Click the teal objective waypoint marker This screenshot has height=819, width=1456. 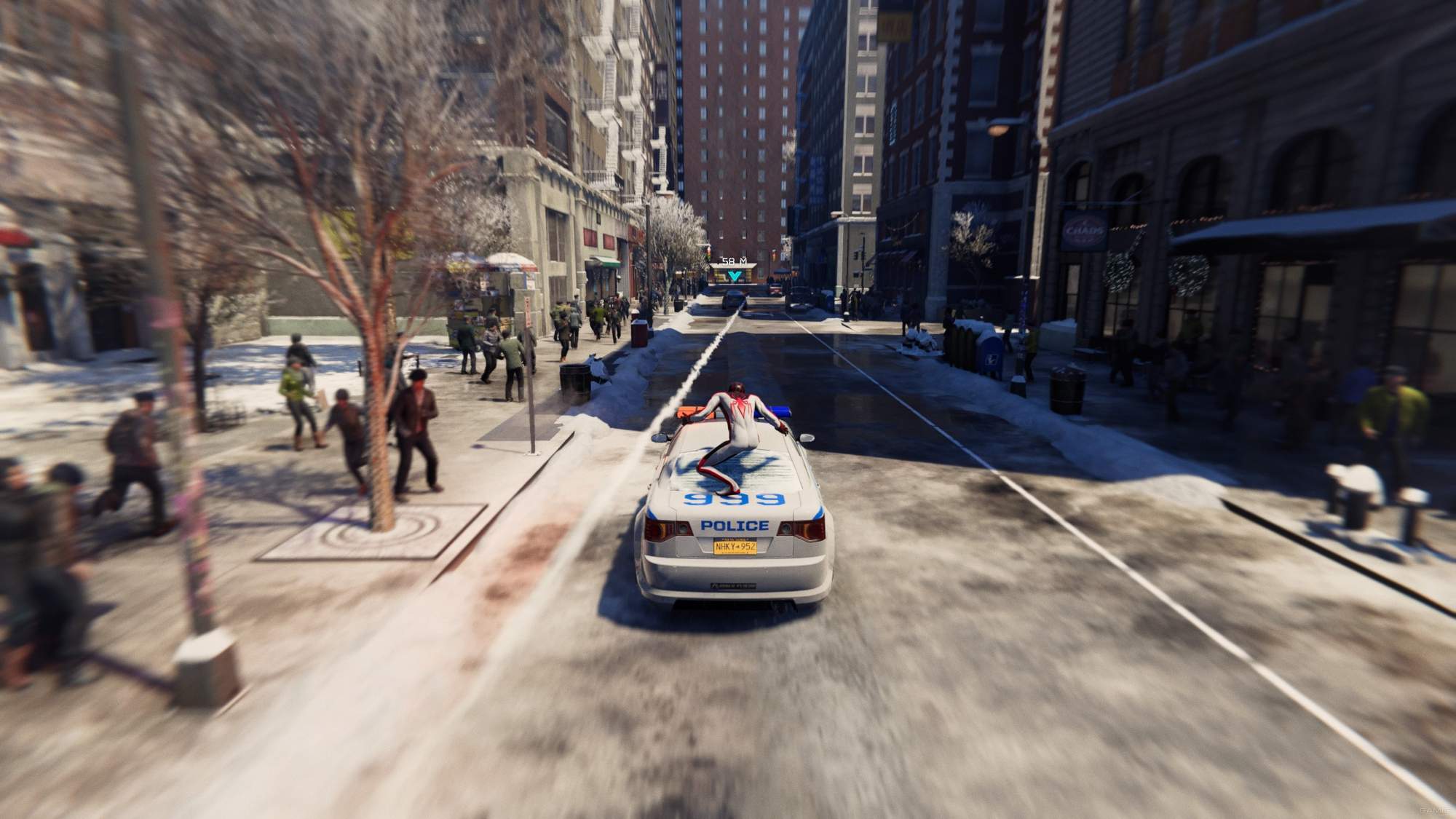click(735, 274)
